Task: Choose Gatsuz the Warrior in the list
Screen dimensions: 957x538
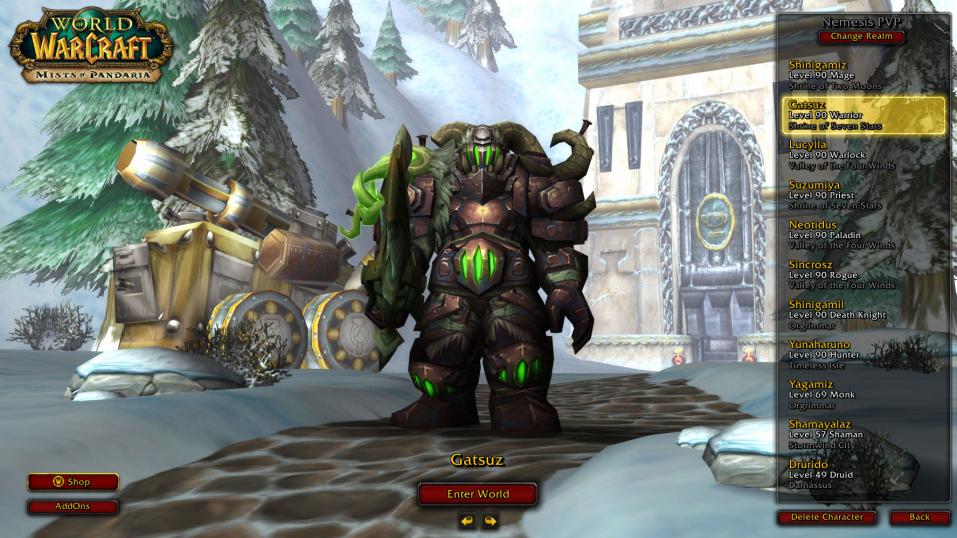Action: [862, 115]
